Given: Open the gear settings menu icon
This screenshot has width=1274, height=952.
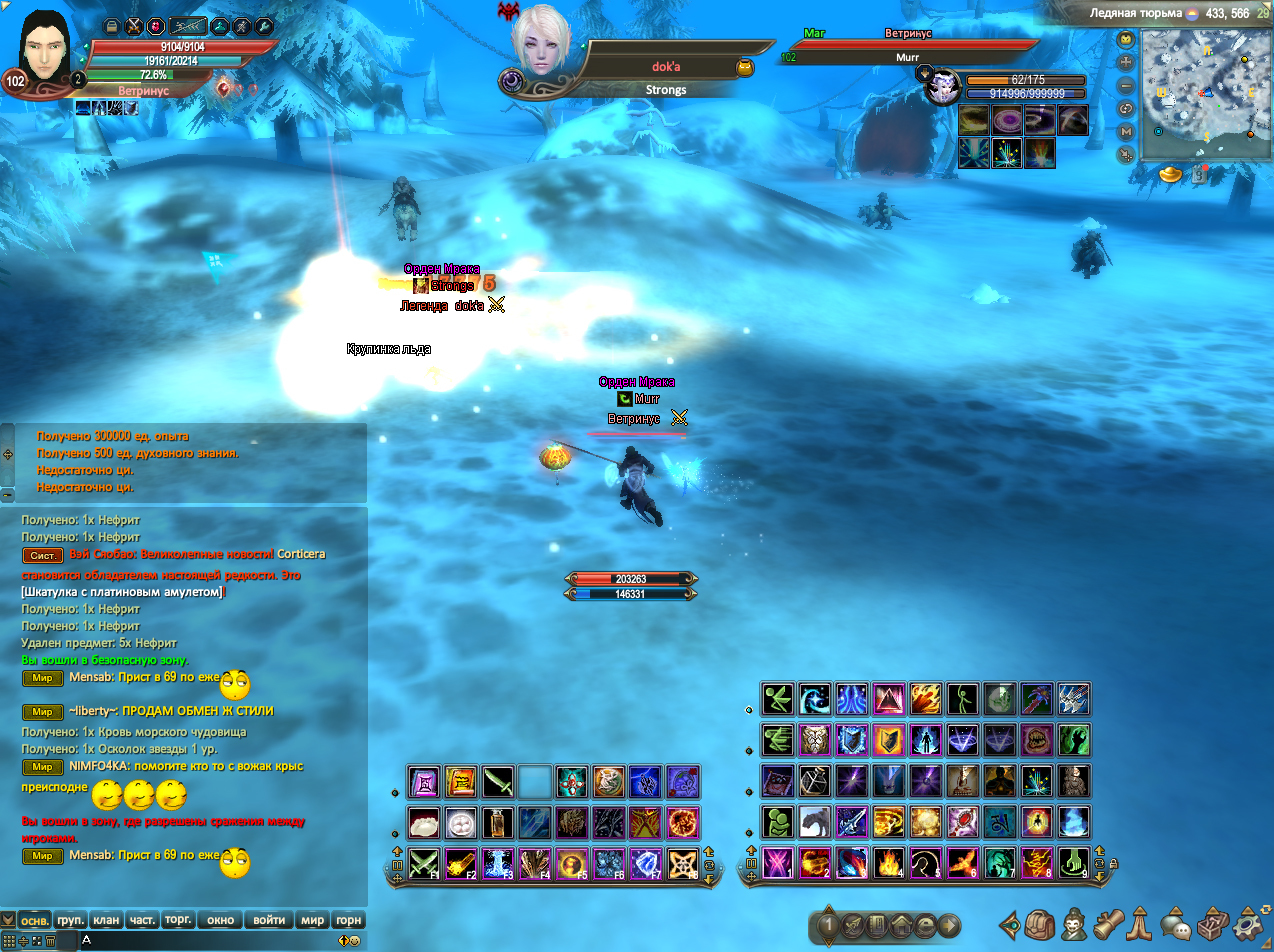Looking at the screenshot, I should pyautogui.click(x=1249, y=925).
